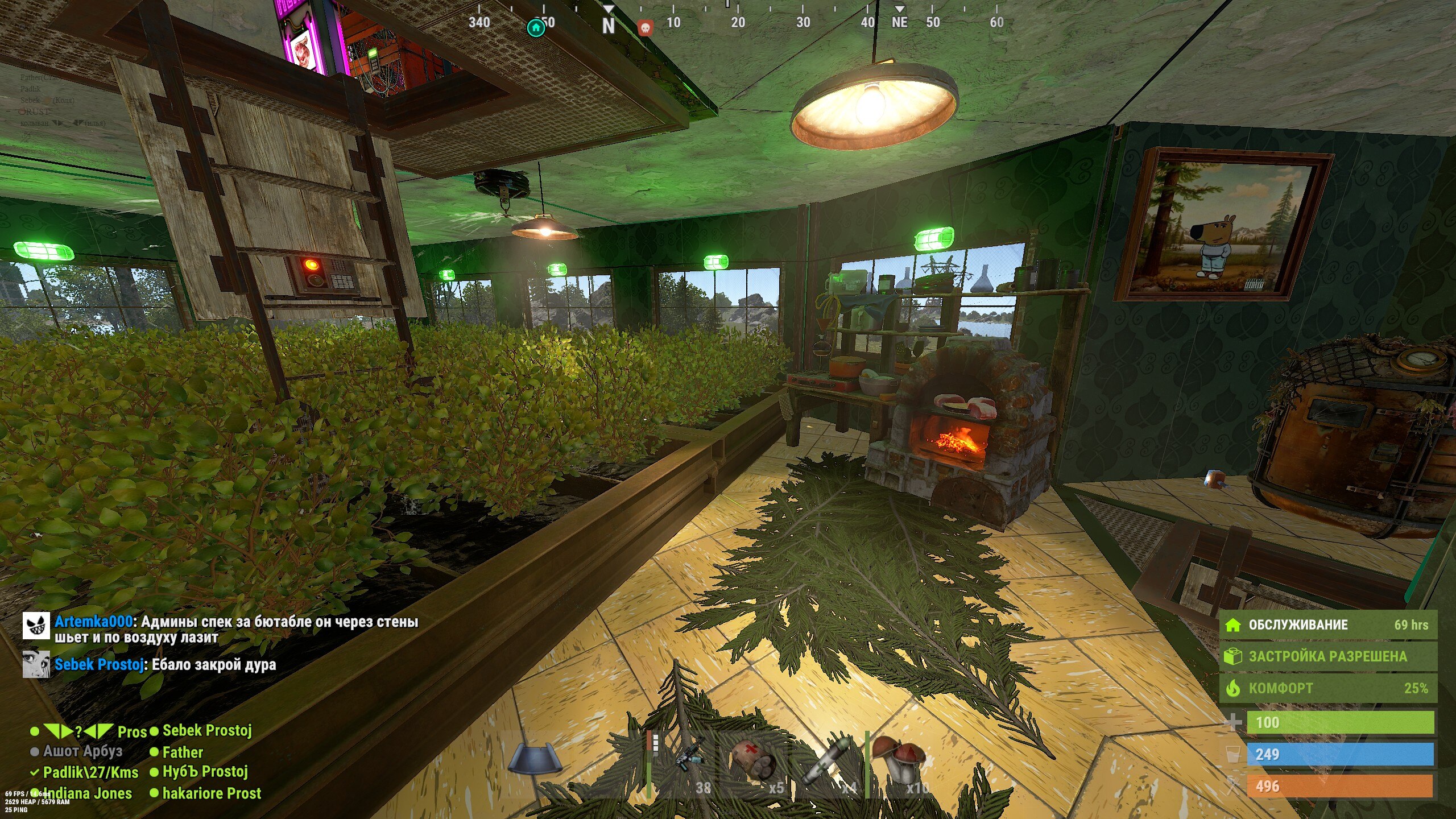The image size is (1456, 819).
Task: Select the bandage stack in the hotbar
Action: (755, 763)
